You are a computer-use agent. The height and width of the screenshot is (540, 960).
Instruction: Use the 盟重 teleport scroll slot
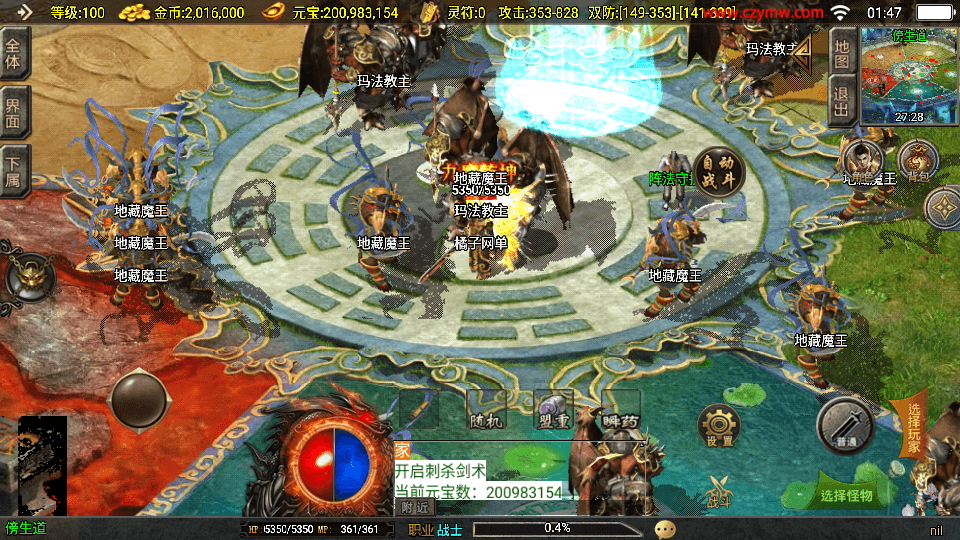553,411
